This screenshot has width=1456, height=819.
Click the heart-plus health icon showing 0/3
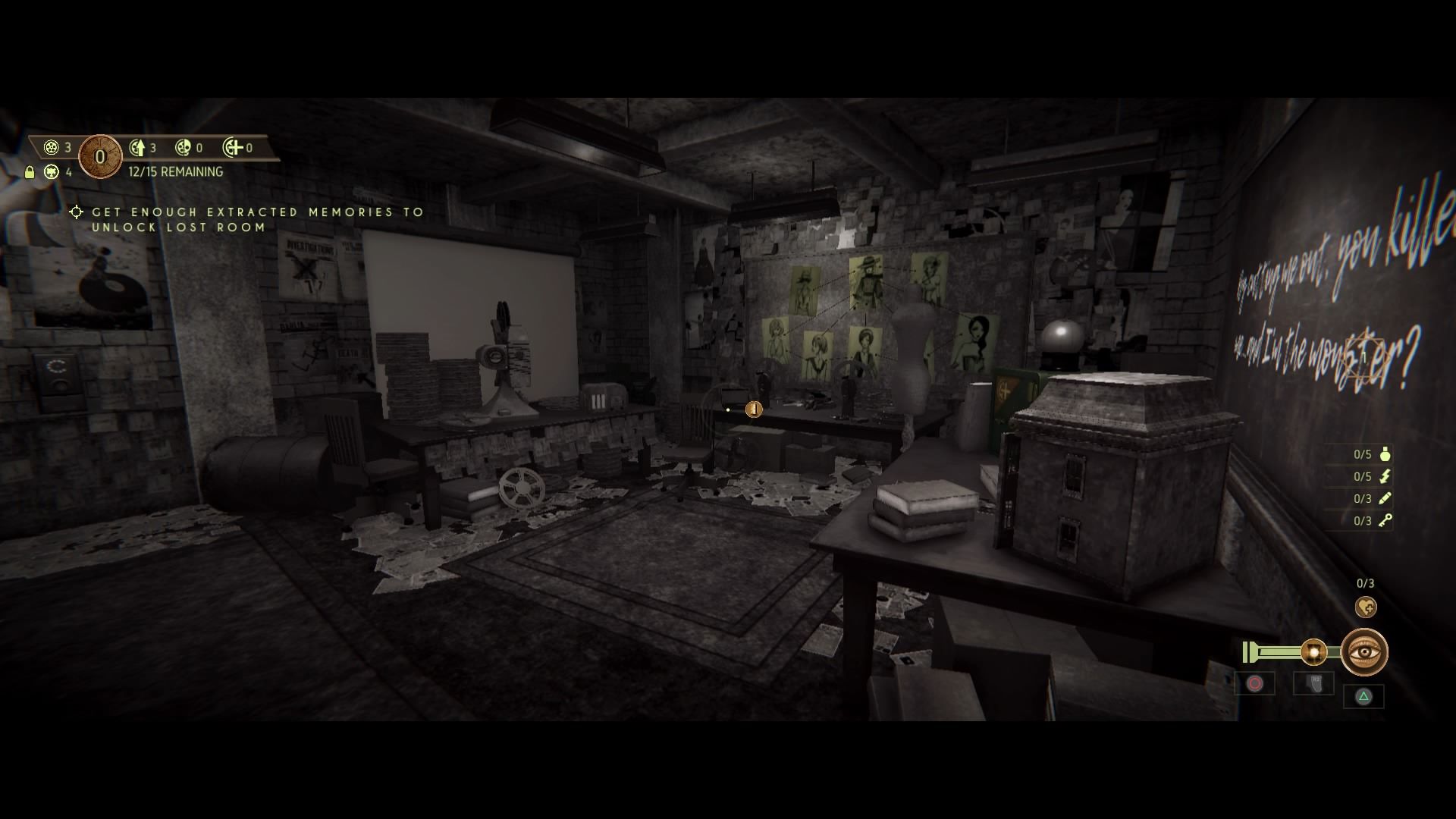[x=1366, y=606]
